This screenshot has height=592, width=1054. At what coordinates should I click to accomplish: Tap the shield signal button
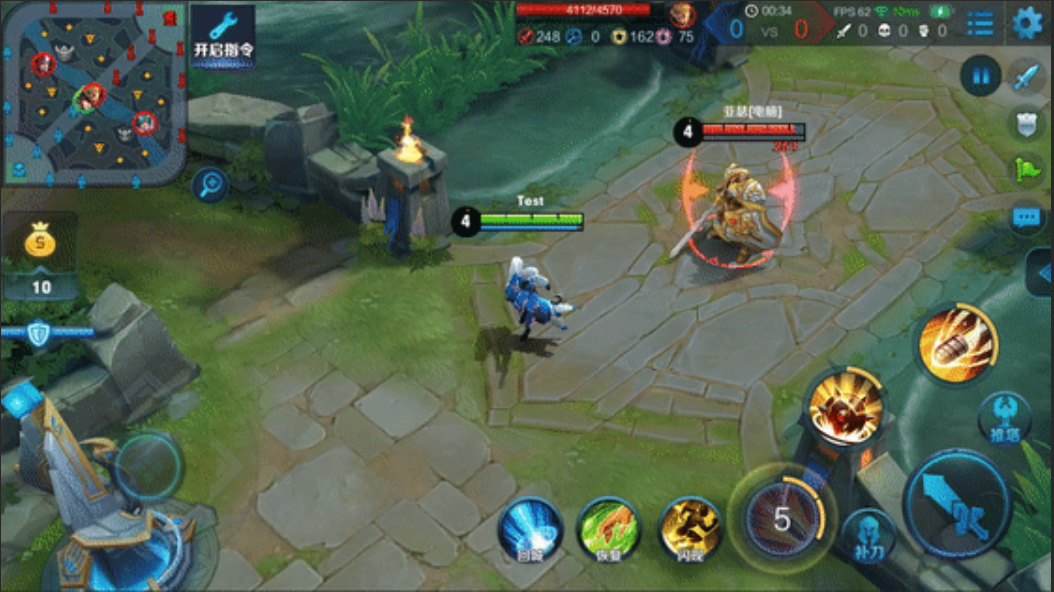[x=1027, y=123]
